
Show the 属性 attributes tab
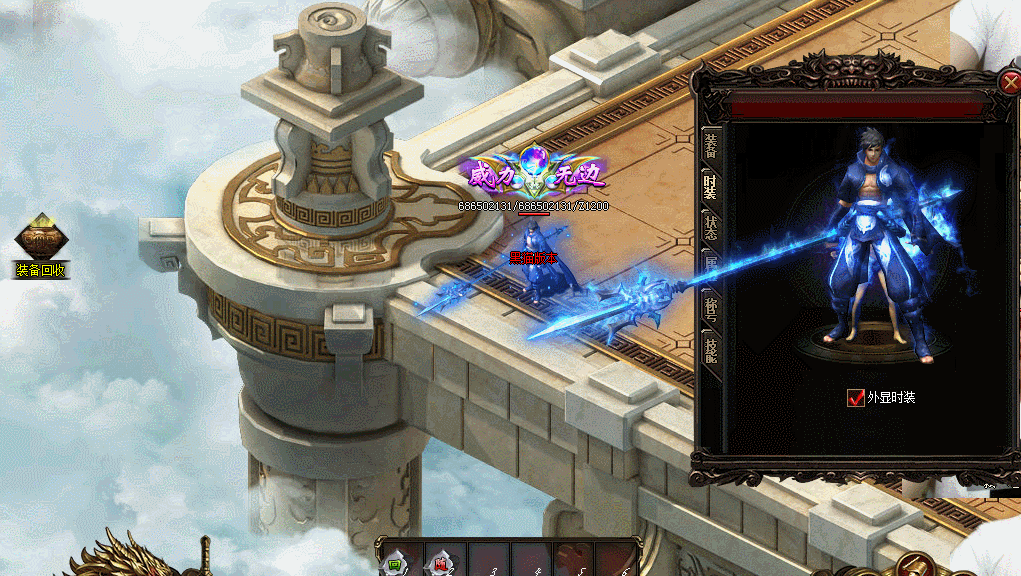[710, 263]
